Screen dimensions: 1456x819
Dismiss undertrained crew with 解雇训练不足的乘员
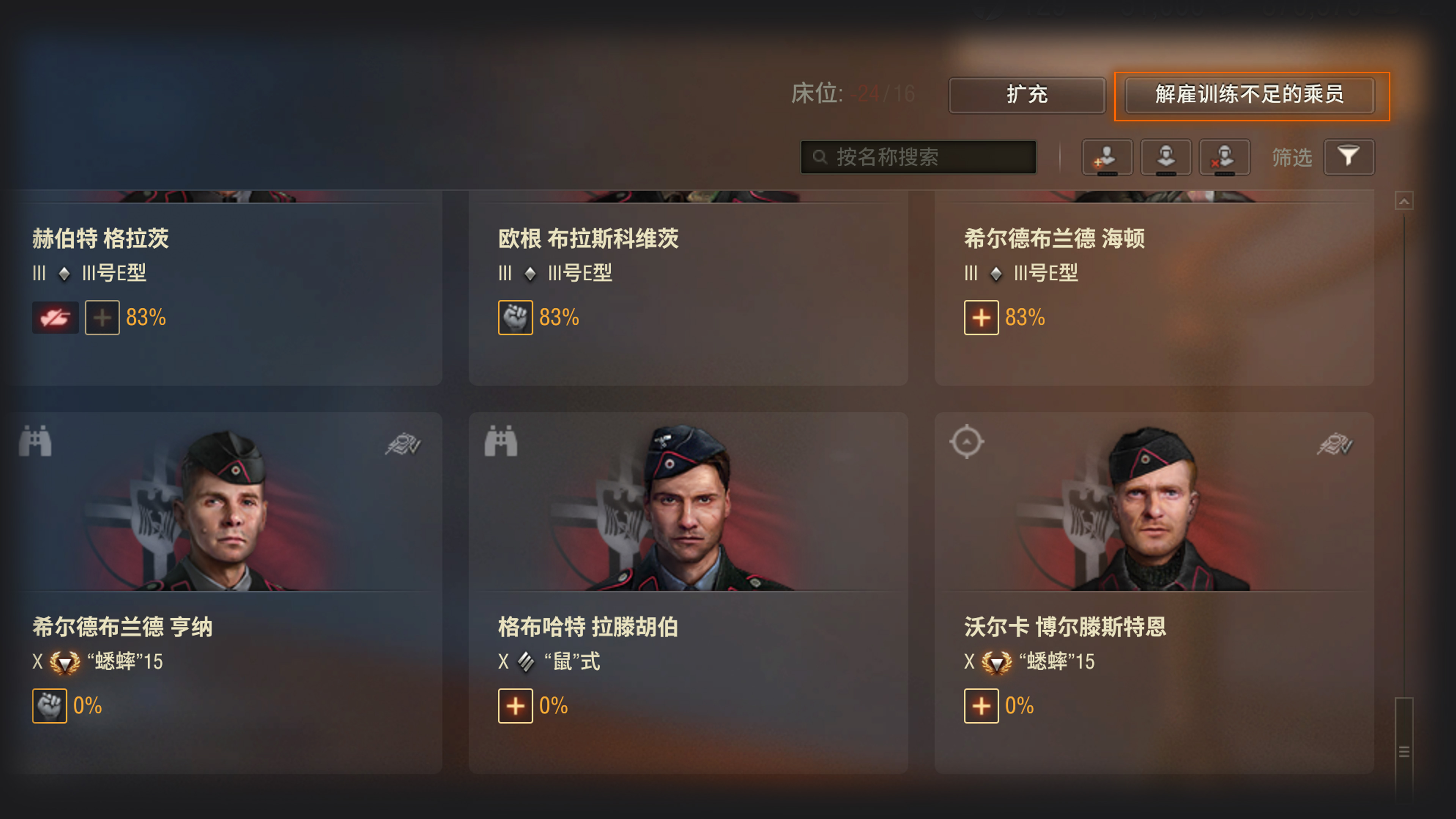pyautogui.click(x=1250, y=95)
